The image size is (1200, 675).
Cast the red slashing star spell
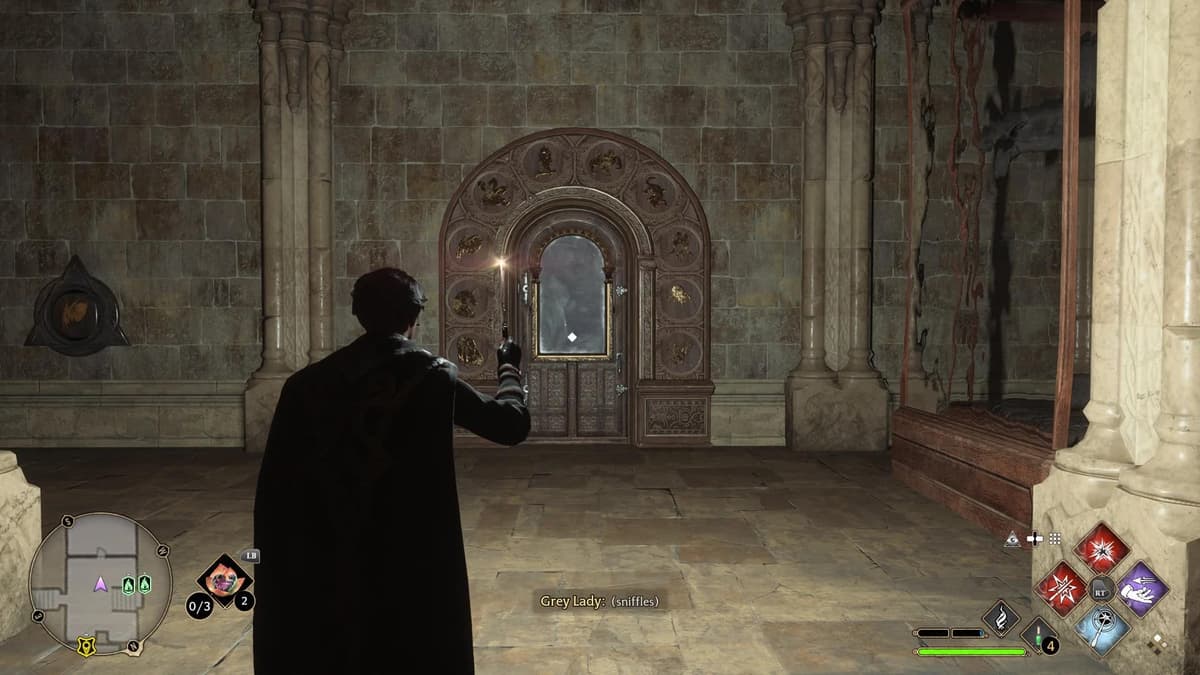coord(1060,588)
